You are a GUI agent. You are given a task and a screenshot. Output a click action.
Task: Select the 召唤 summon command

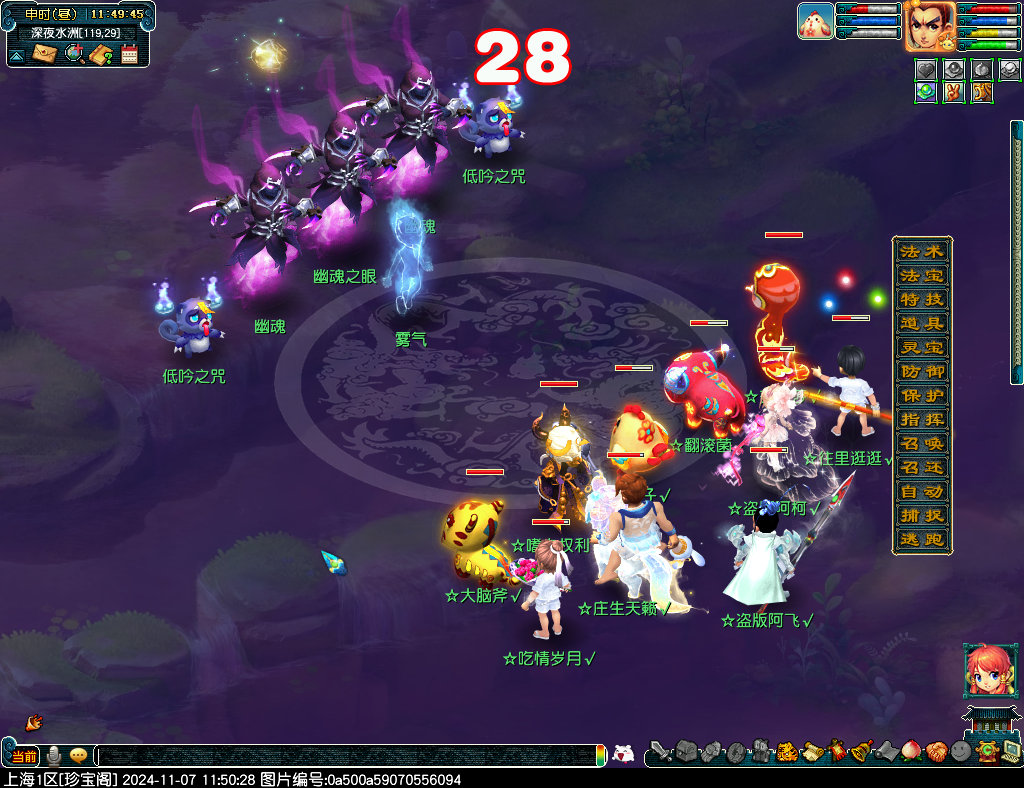click(x=921, y=444)
